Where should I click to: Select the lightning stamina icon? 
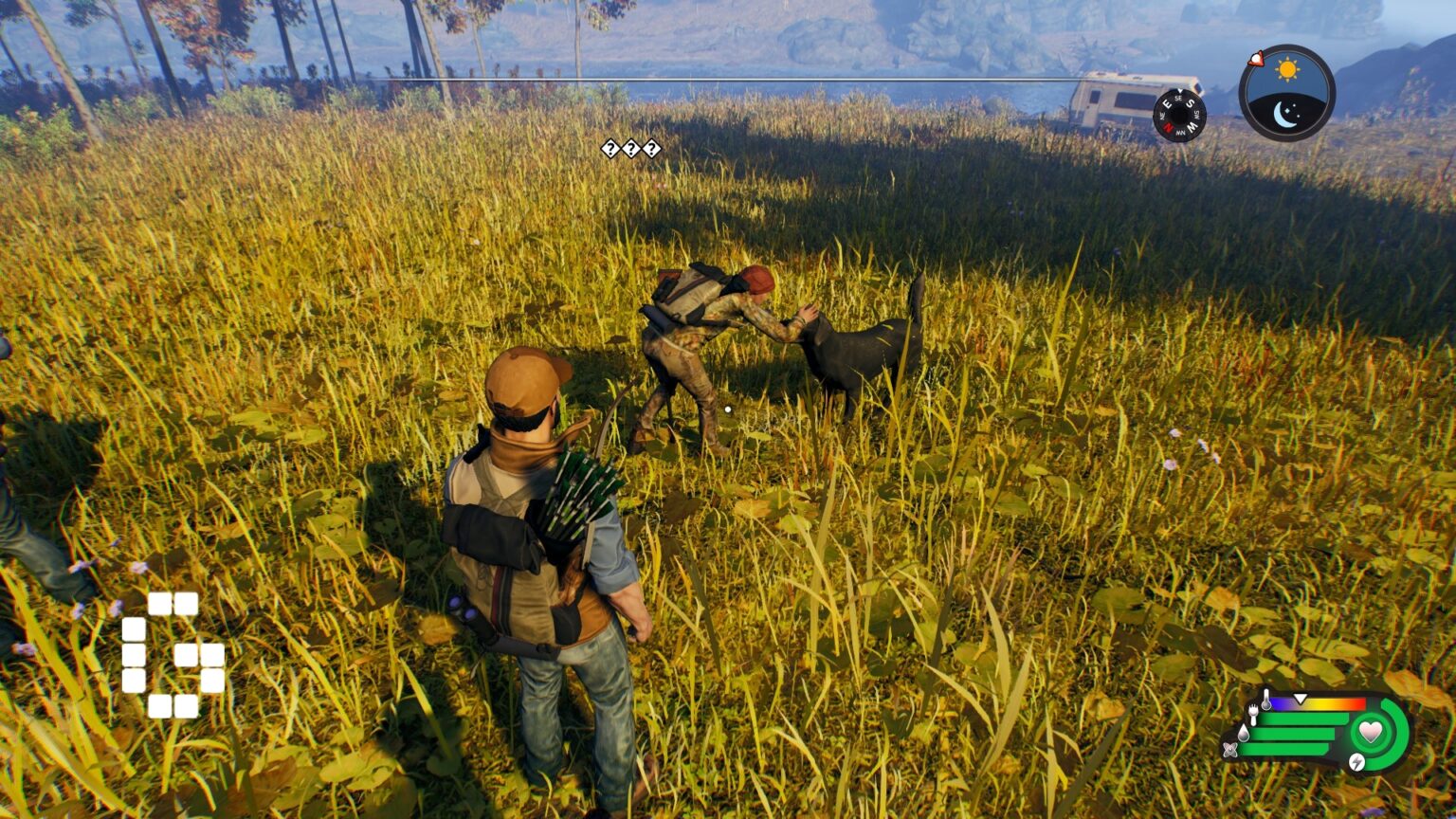click(1357, 762)
